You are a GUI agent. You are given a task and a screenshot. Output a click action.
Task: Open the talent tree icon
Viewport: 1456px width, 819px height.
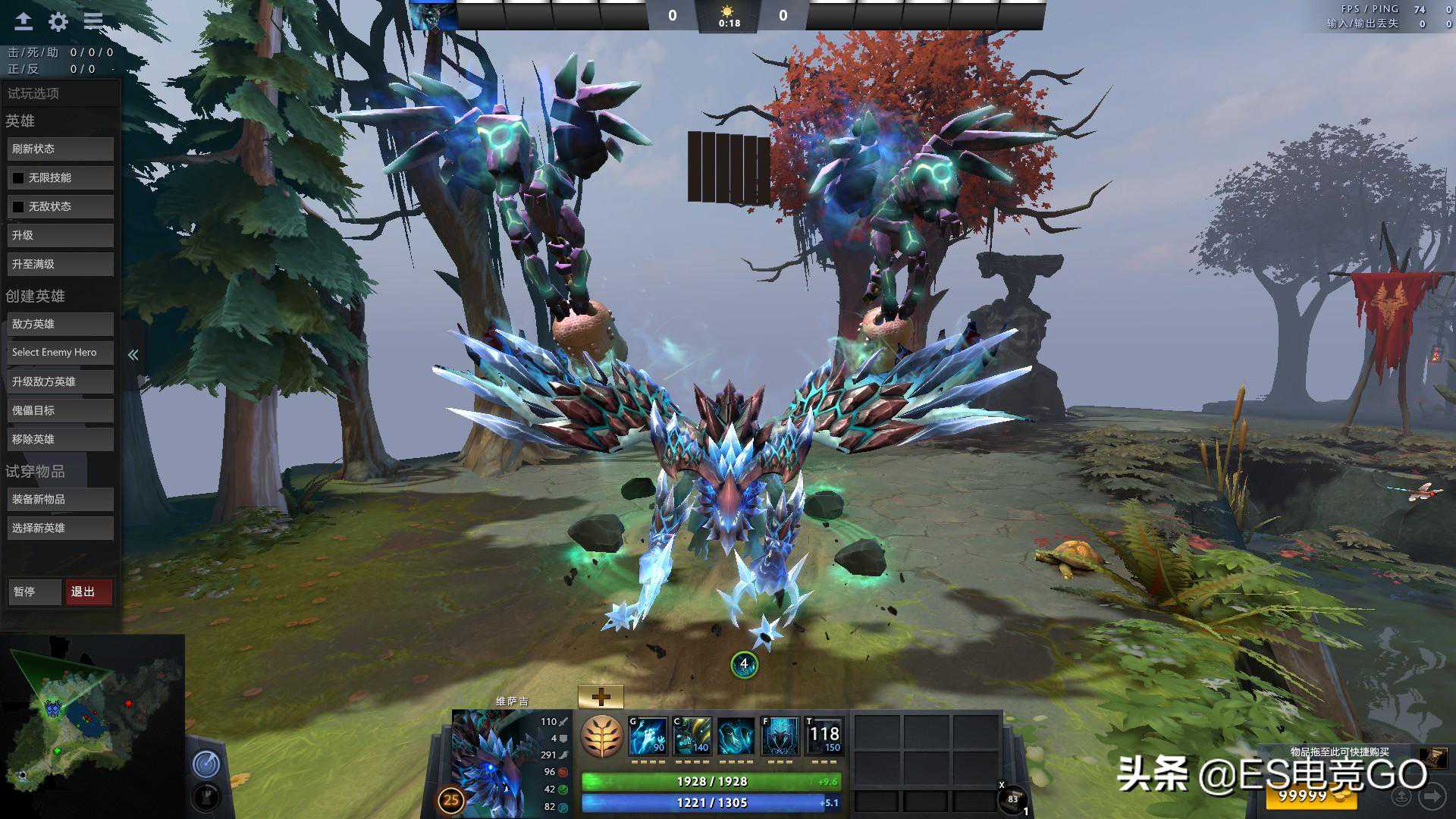601,735
